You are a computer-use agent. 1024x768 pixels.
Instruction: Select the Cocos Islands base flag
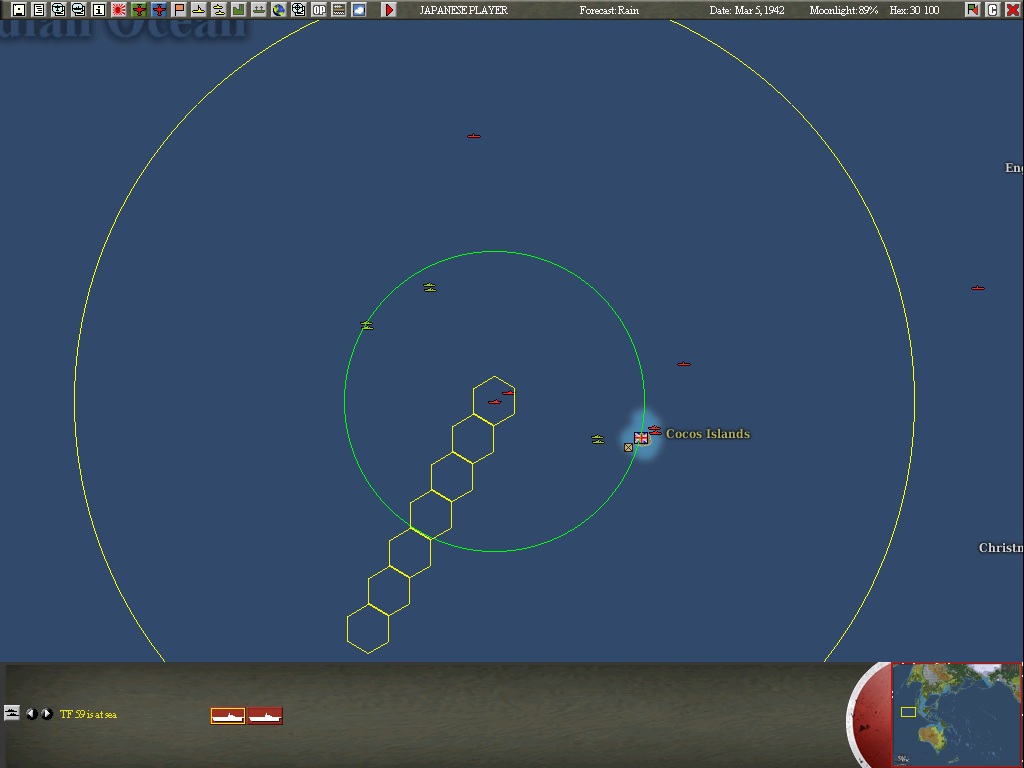(x=641, y=438)
